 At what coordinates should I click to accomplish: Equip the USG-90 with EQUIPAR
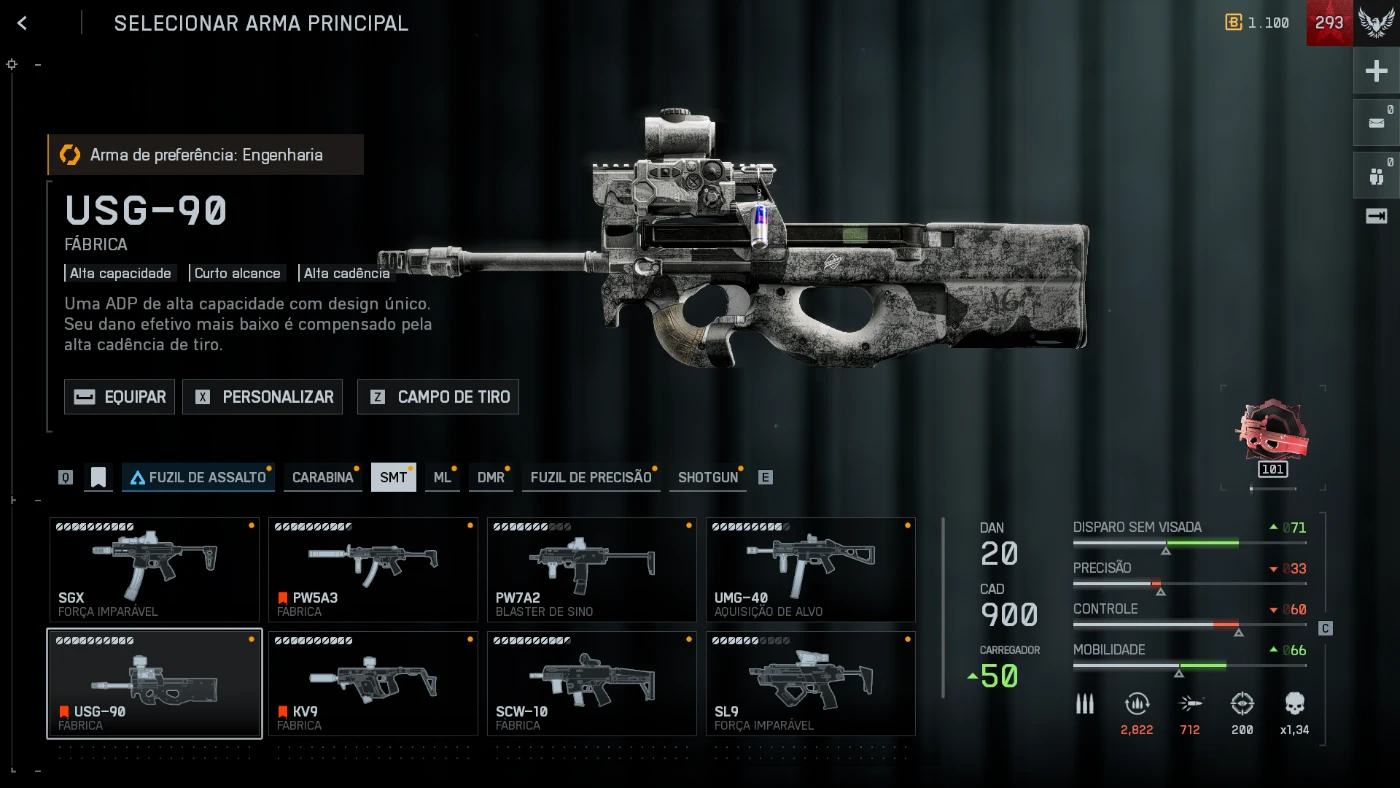(120, 397)
